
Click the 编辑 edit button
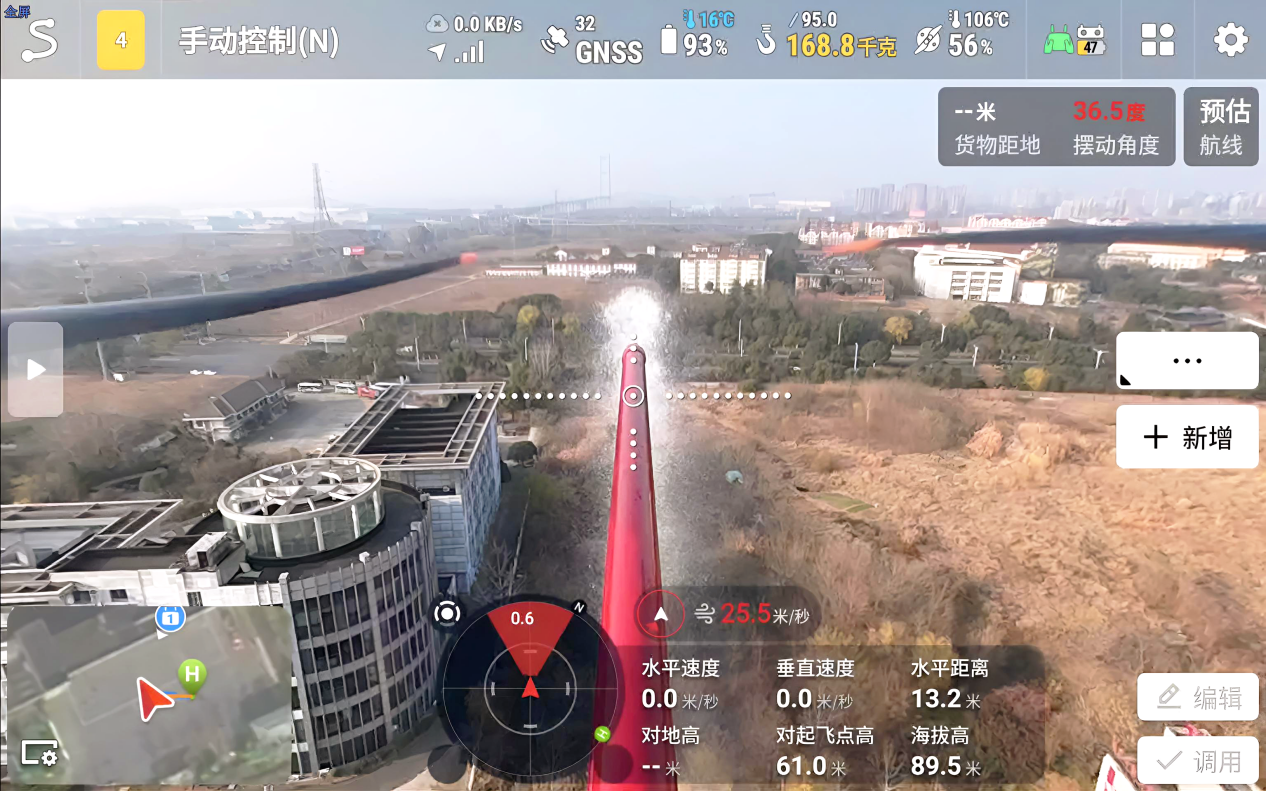point(1198,697)
